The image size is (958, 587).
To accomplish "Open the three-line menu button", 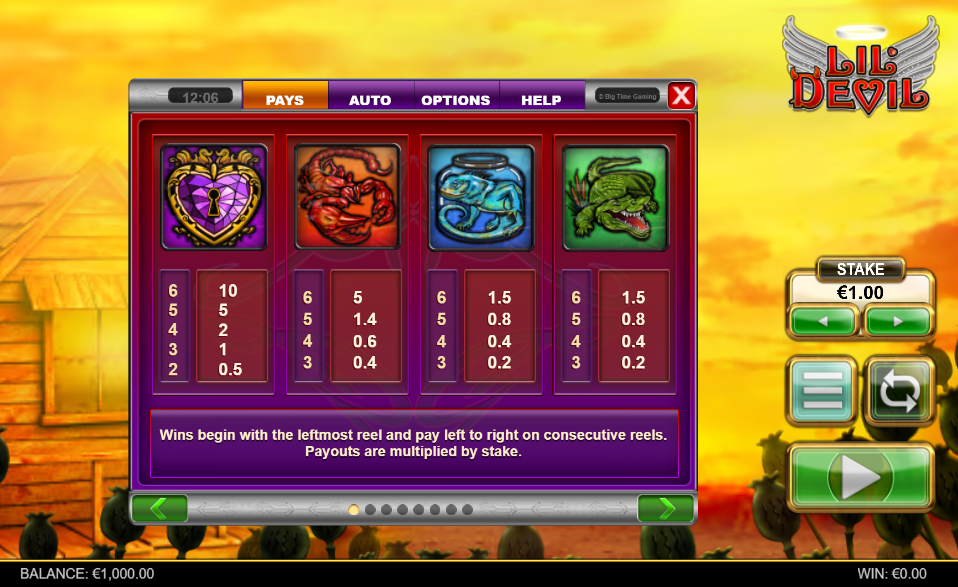I will tap(821, 390).
